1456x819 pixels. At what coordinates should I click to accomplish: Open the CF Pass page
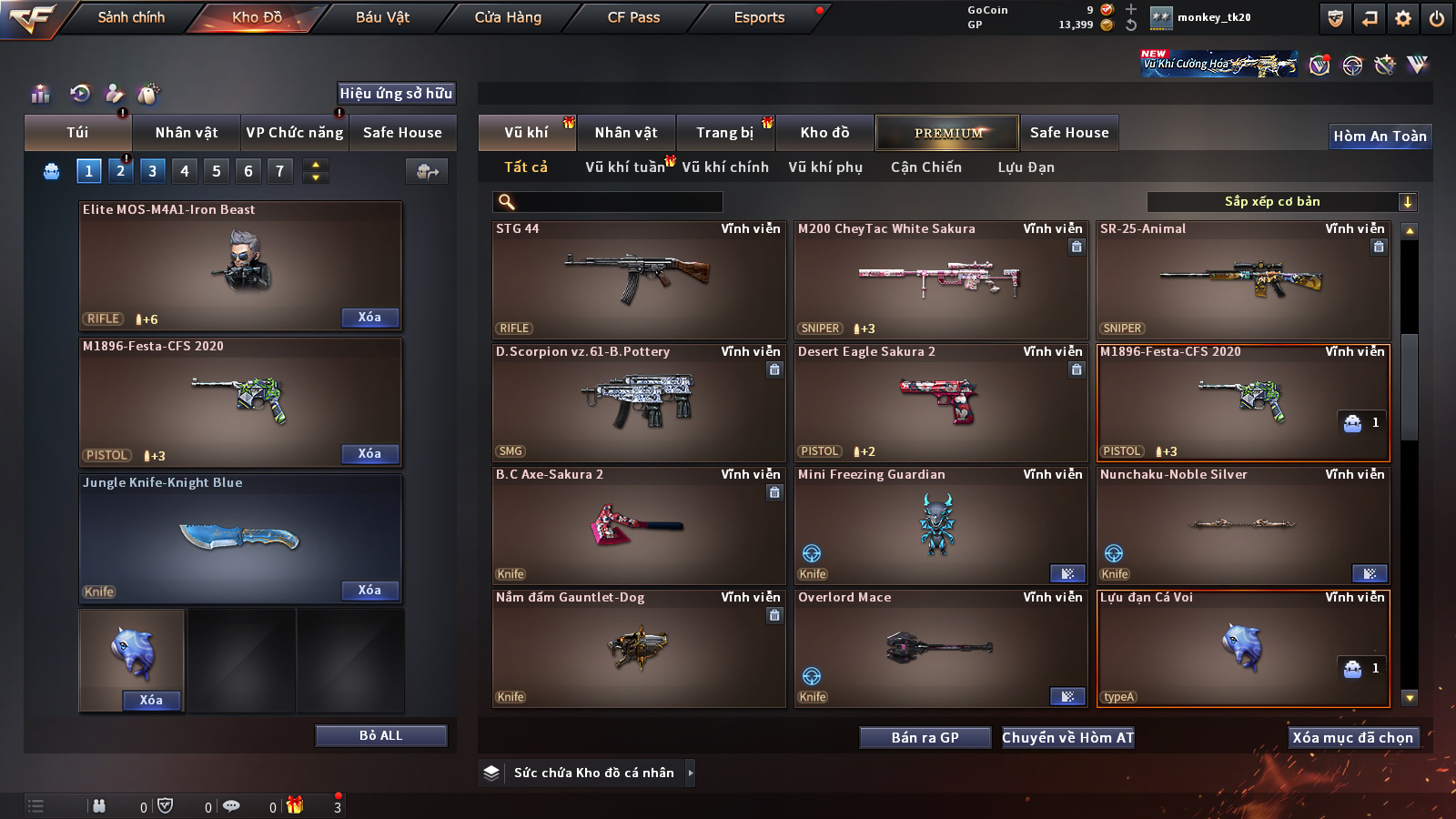click(x=633, y=17)
